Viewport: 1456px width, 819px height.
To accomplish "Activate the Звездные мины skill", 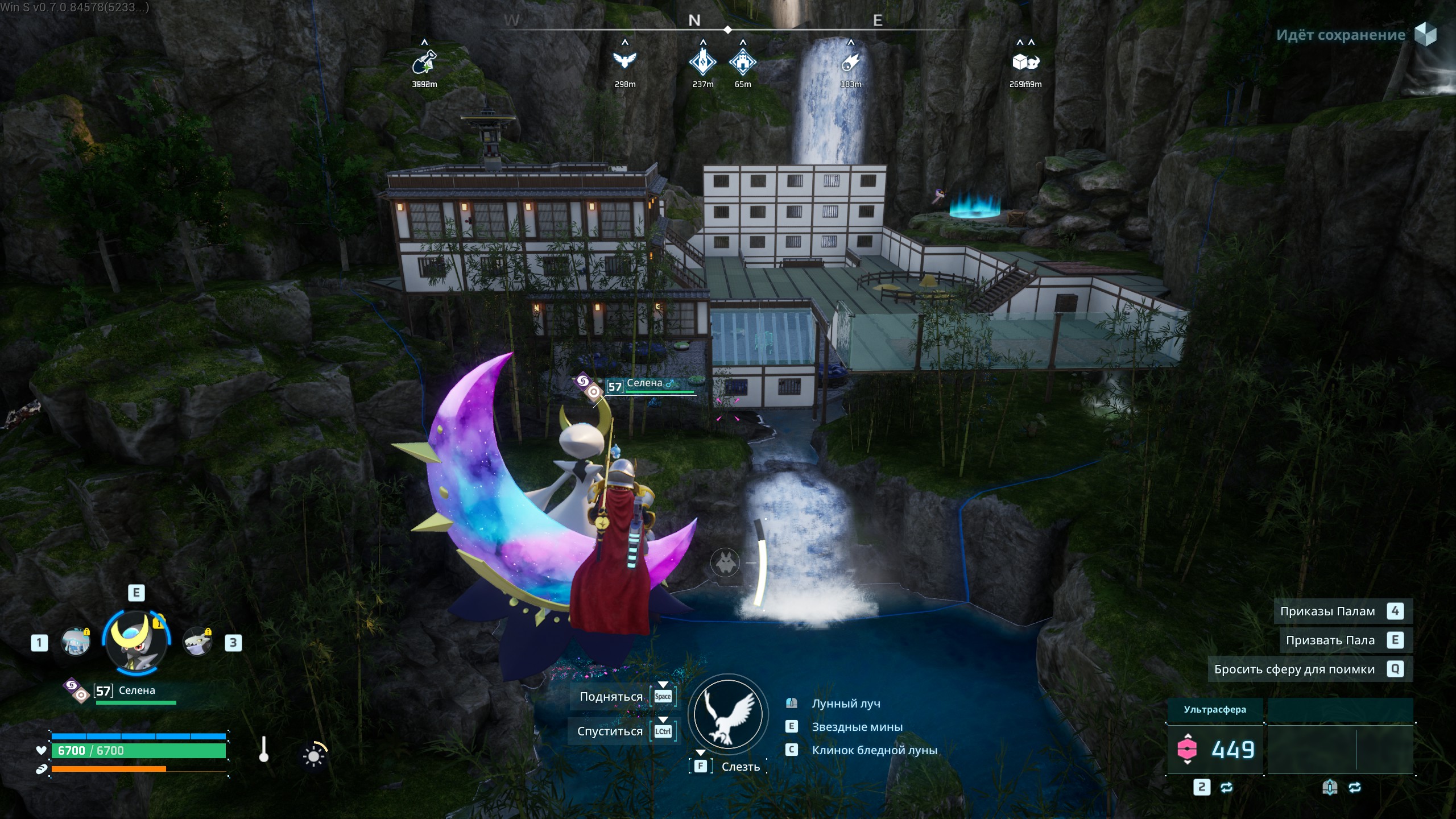I will click(x=857, y=727).
